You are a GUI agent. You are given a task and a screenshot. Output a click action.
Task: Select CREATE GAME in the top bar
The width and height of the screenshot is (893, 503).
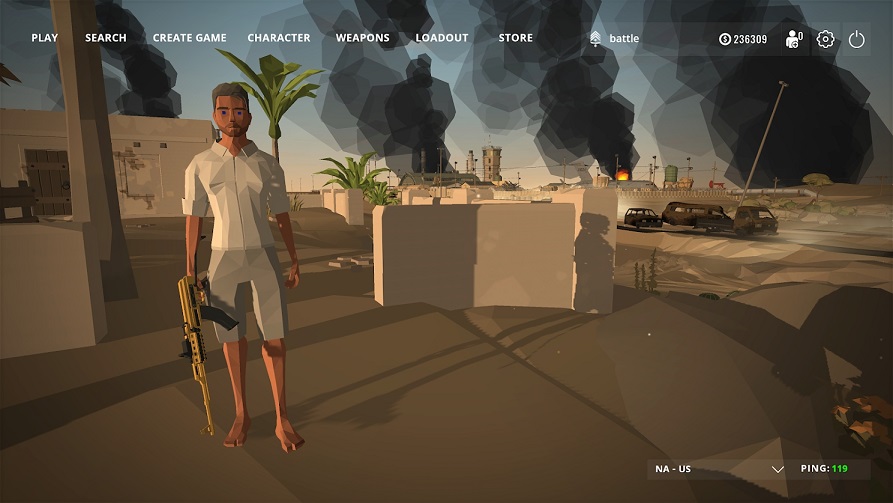pos(190,38)
